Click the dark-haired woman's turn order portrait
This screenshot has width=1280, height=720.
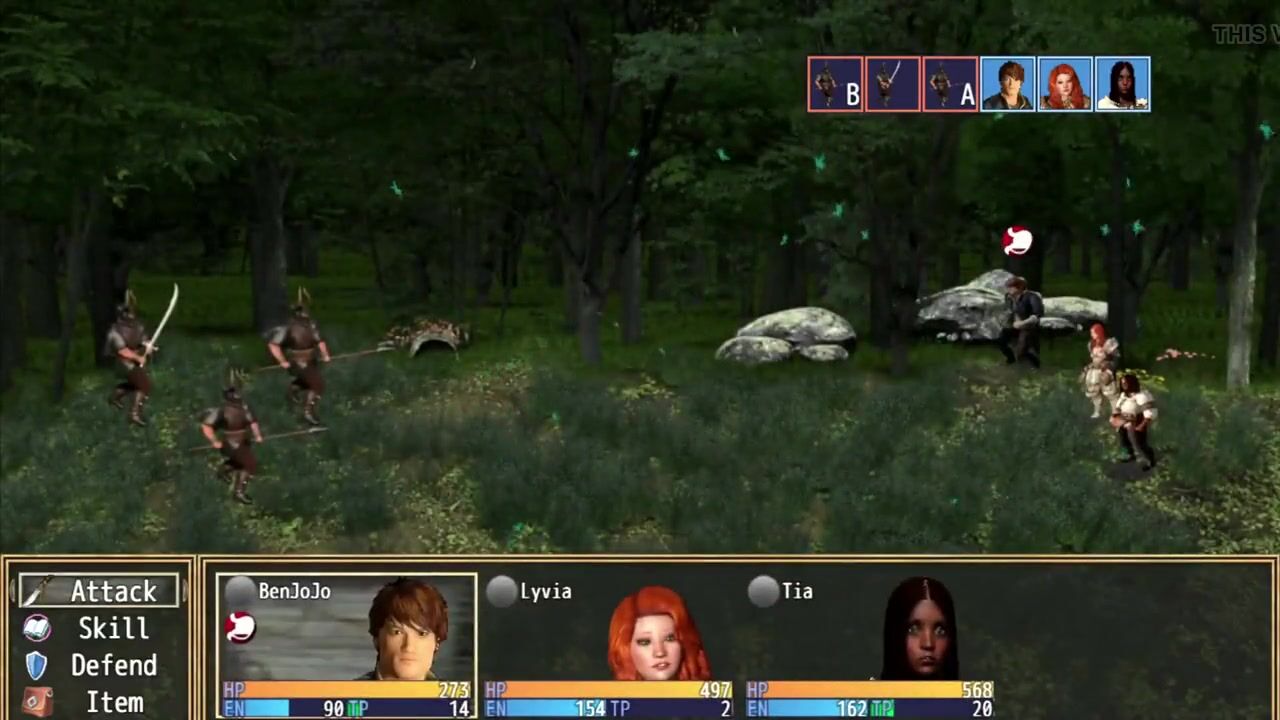point(1122,84)
